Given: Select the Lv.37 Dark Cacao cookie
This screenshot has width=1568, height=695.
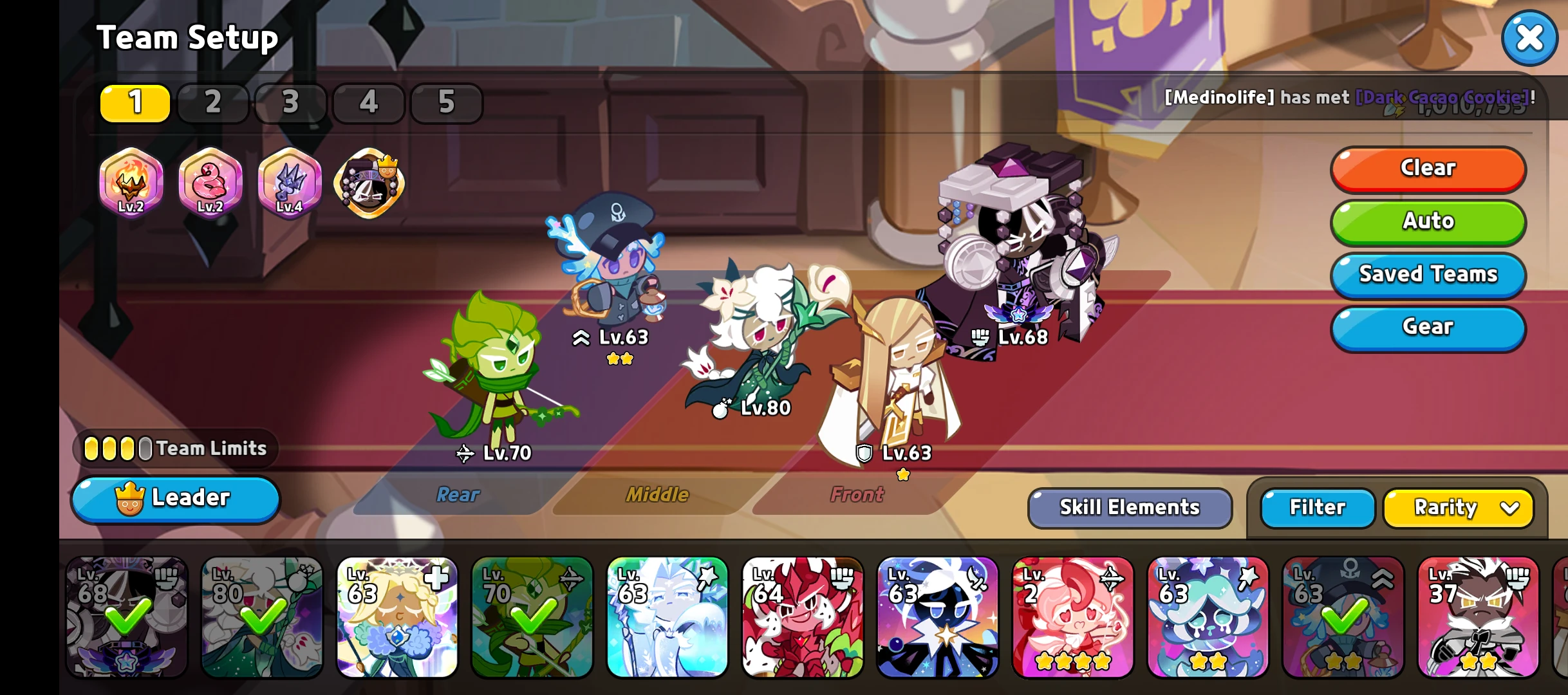Looking at the screenshot, I should [x=1479, y=618].
